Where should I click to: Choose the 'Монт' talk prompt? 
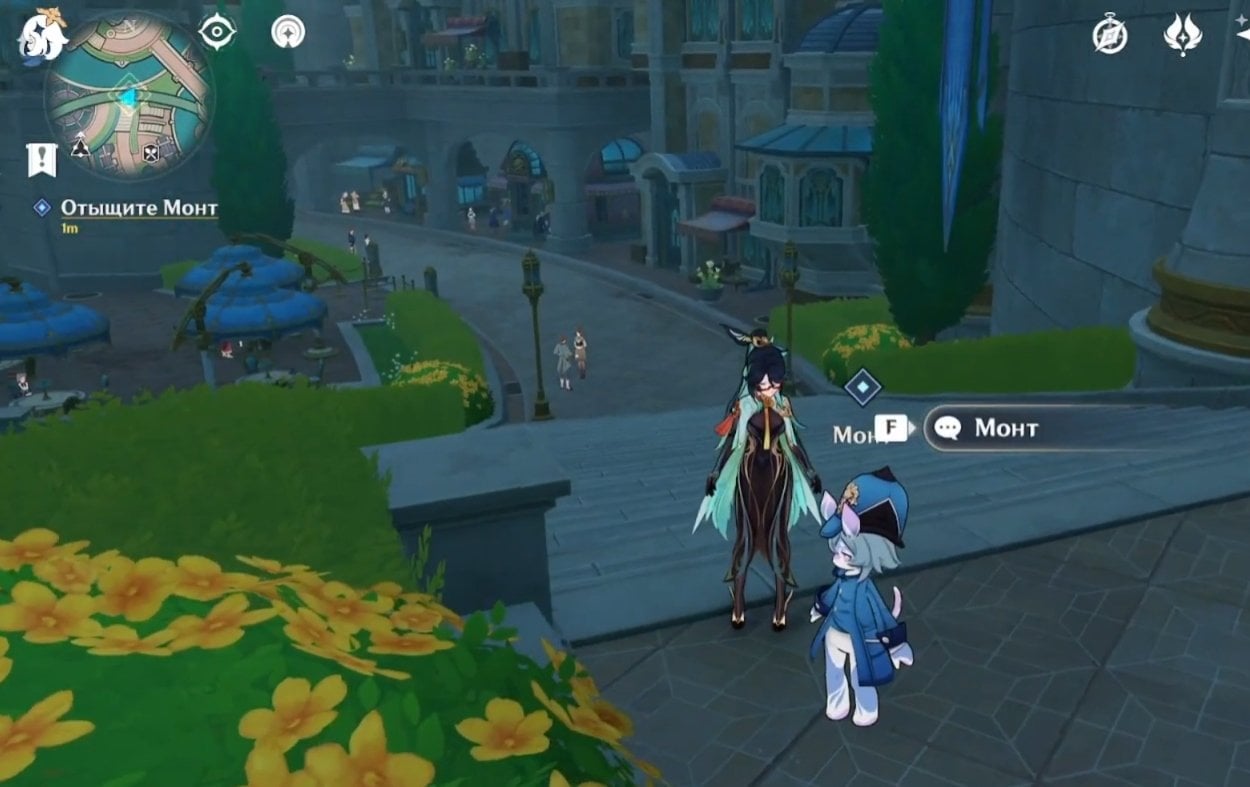point(1006,428)
